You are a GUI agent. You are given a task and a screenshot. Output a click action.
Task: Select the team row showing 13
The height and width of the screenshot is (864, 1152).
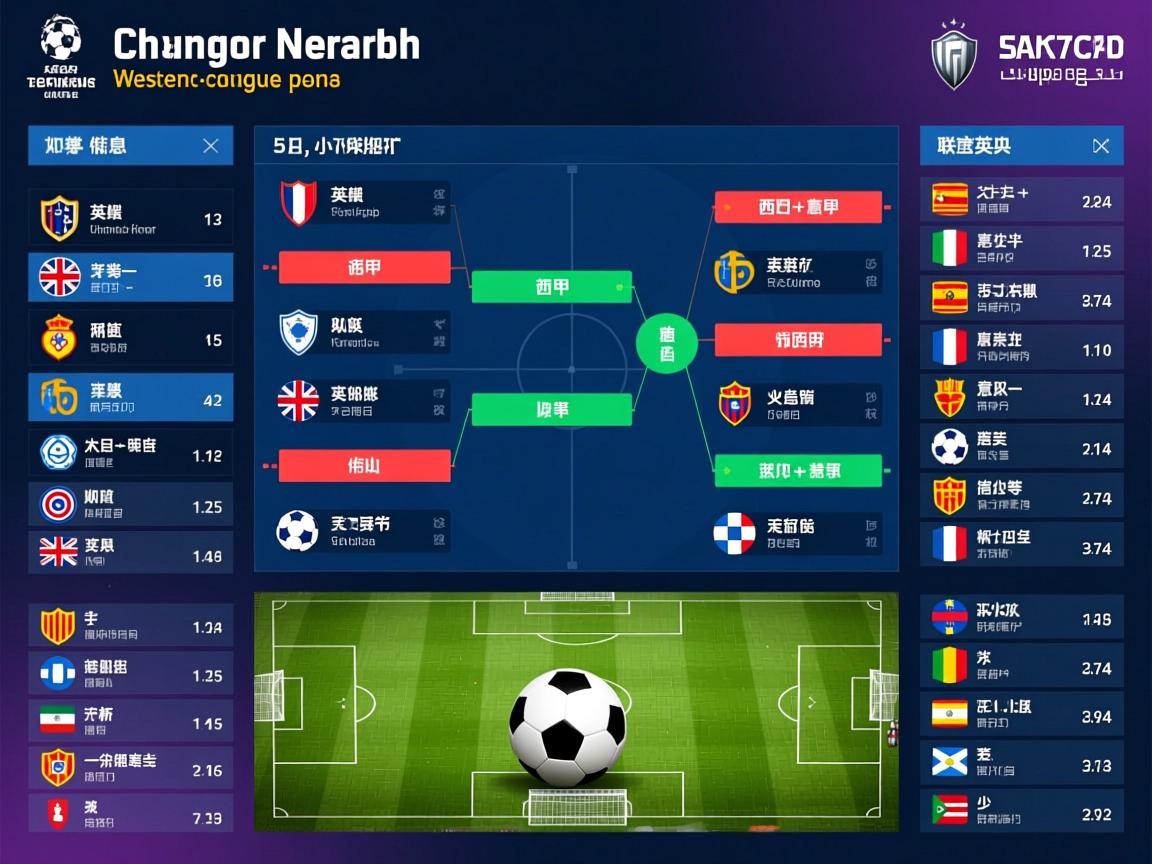point(131,218)
